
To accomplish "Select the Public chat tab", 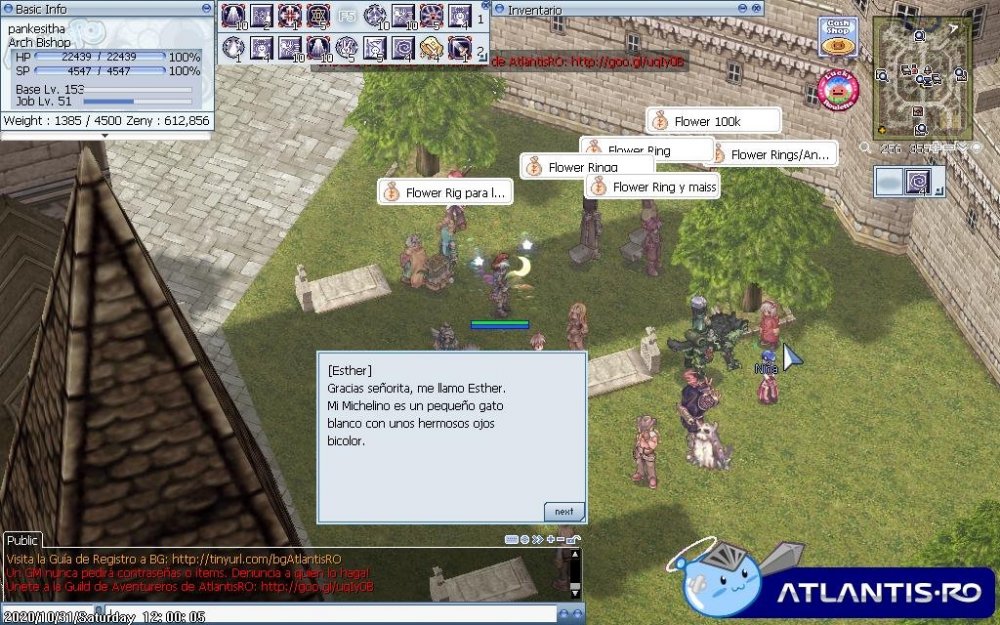I will pyautogui.click(x=24, y=539).
